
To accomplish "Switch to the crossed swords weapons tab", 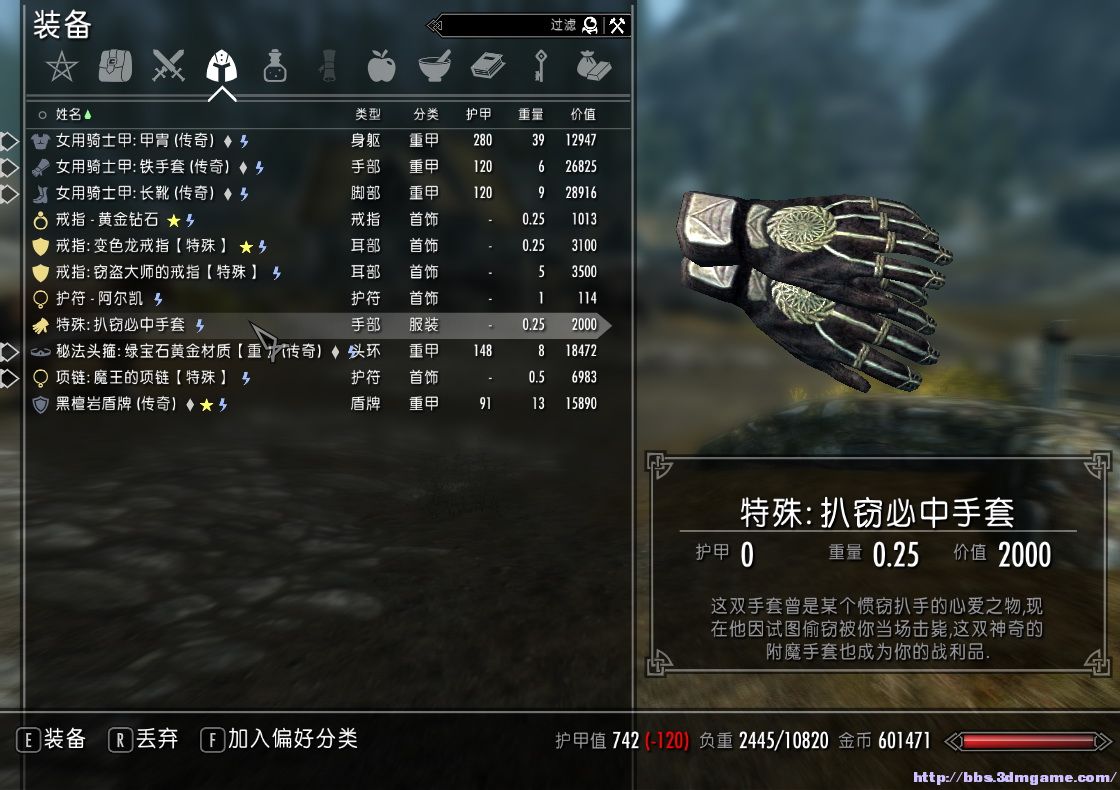I will click(x=168, y=67).
